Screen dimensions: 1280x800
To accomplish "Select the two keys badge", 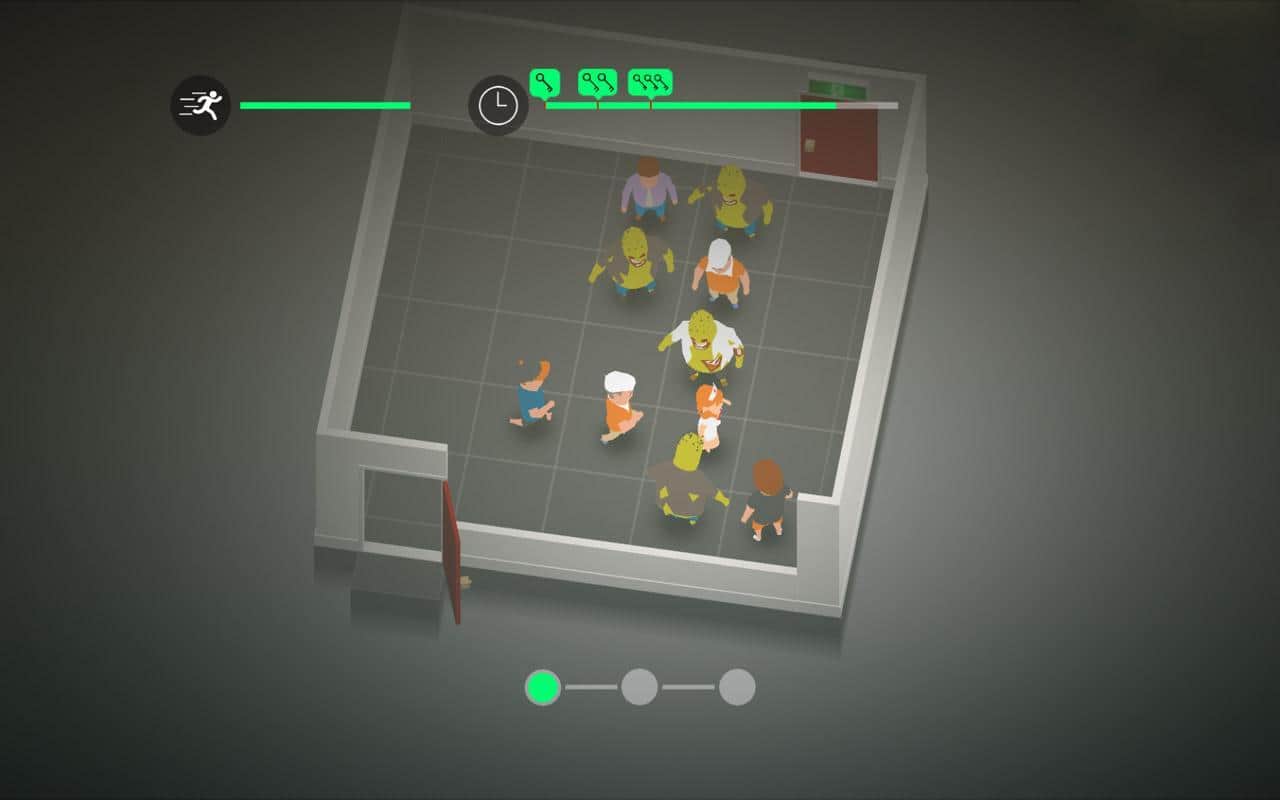I will point(598,82).
